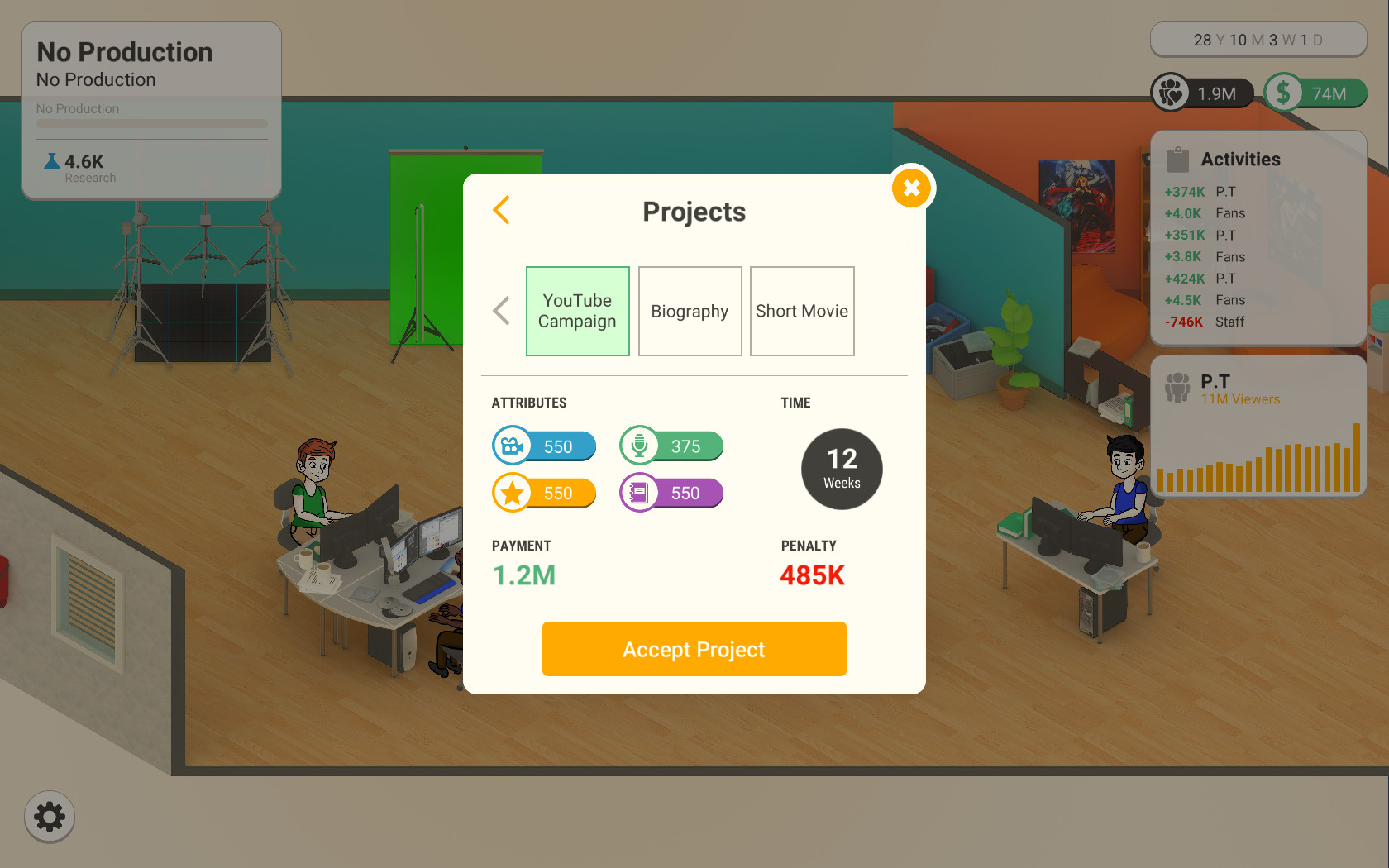
Task: Click the 12 Weeks time circle
Action: 841,469
